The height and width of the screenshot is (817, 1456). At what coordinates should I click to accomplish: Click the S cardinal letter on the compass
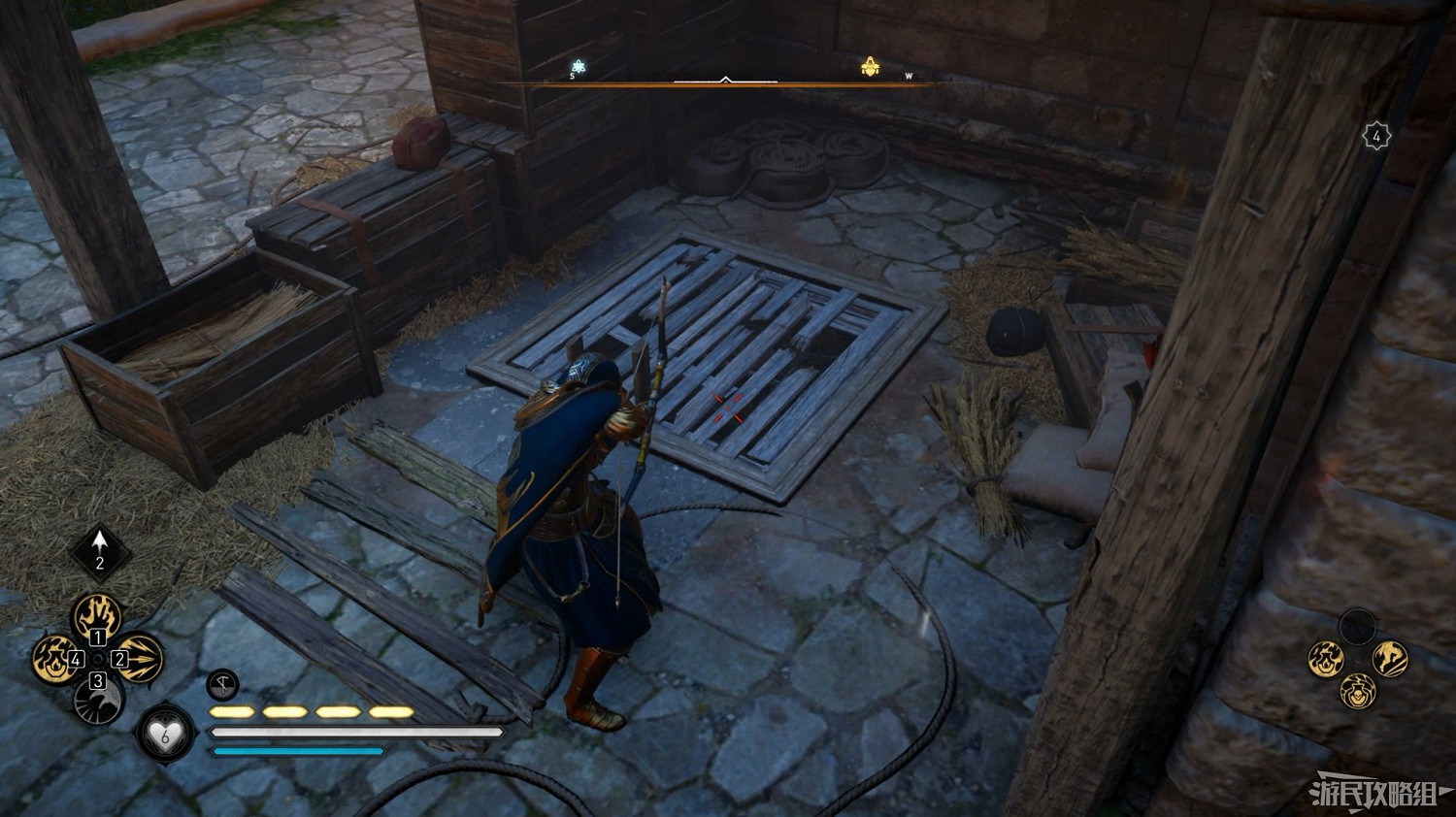pos(571,75)
